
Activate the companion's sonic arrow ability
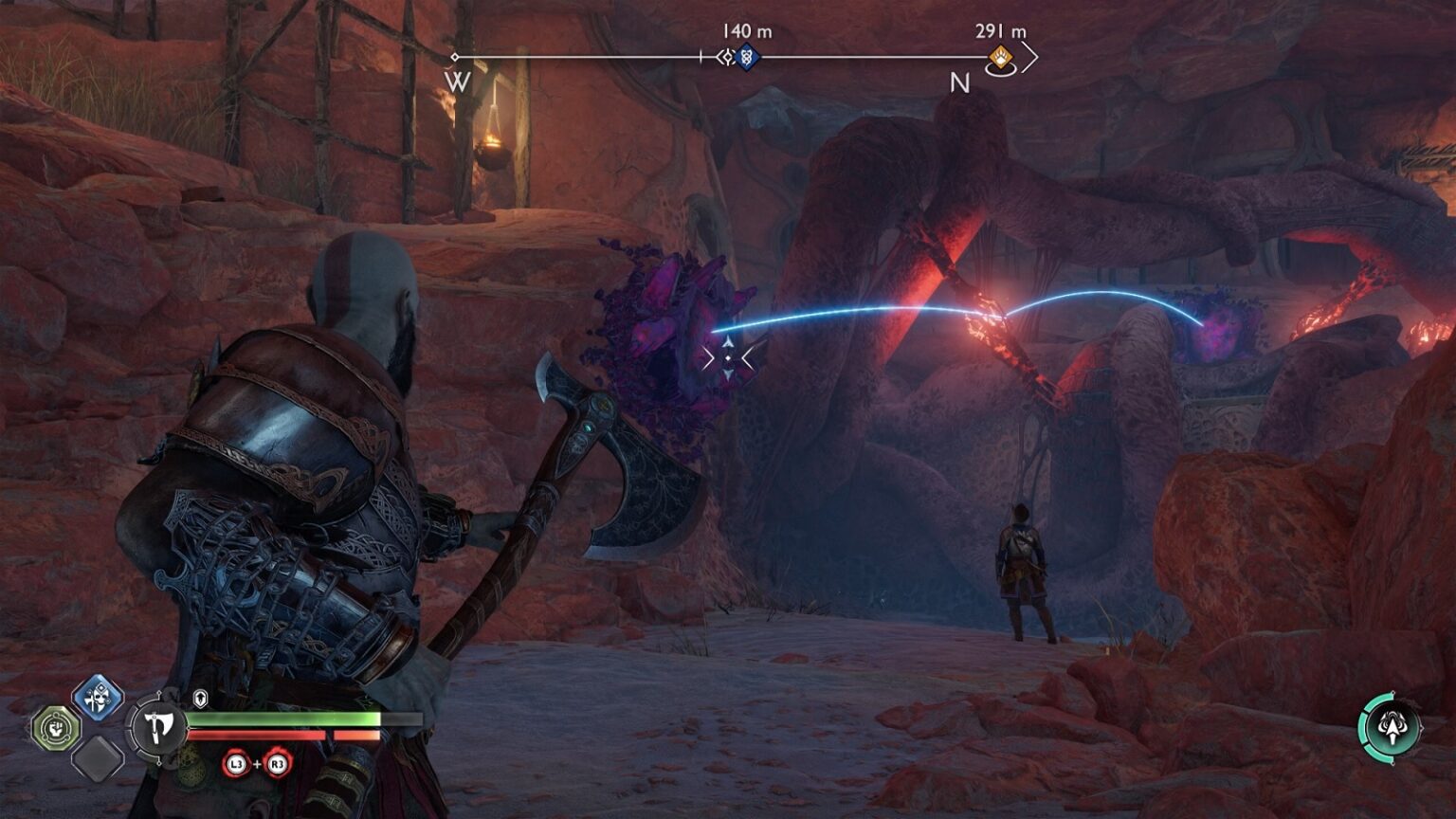1391,728
